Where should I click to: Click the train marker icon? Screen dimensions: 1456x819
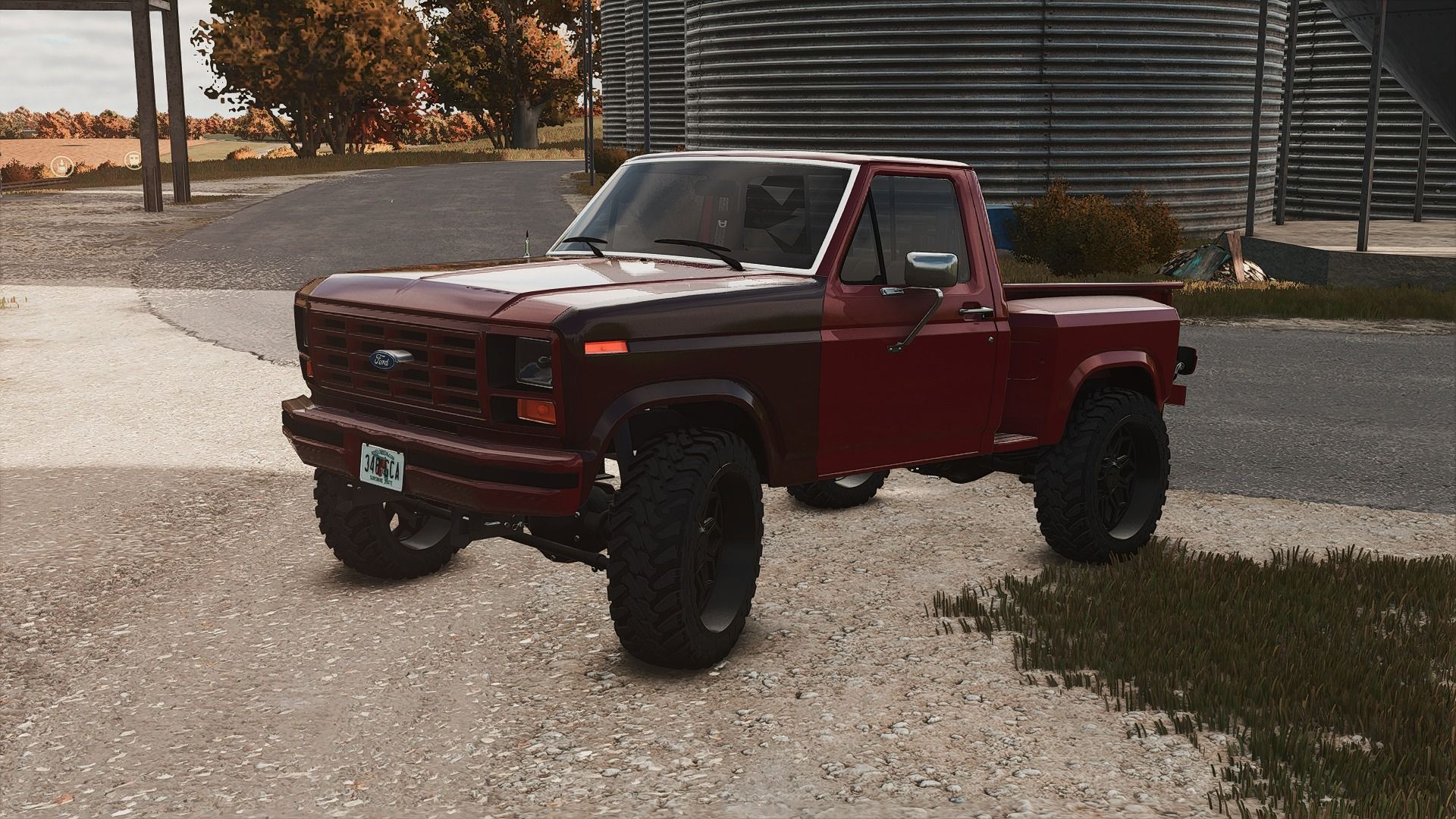[135, 158]
